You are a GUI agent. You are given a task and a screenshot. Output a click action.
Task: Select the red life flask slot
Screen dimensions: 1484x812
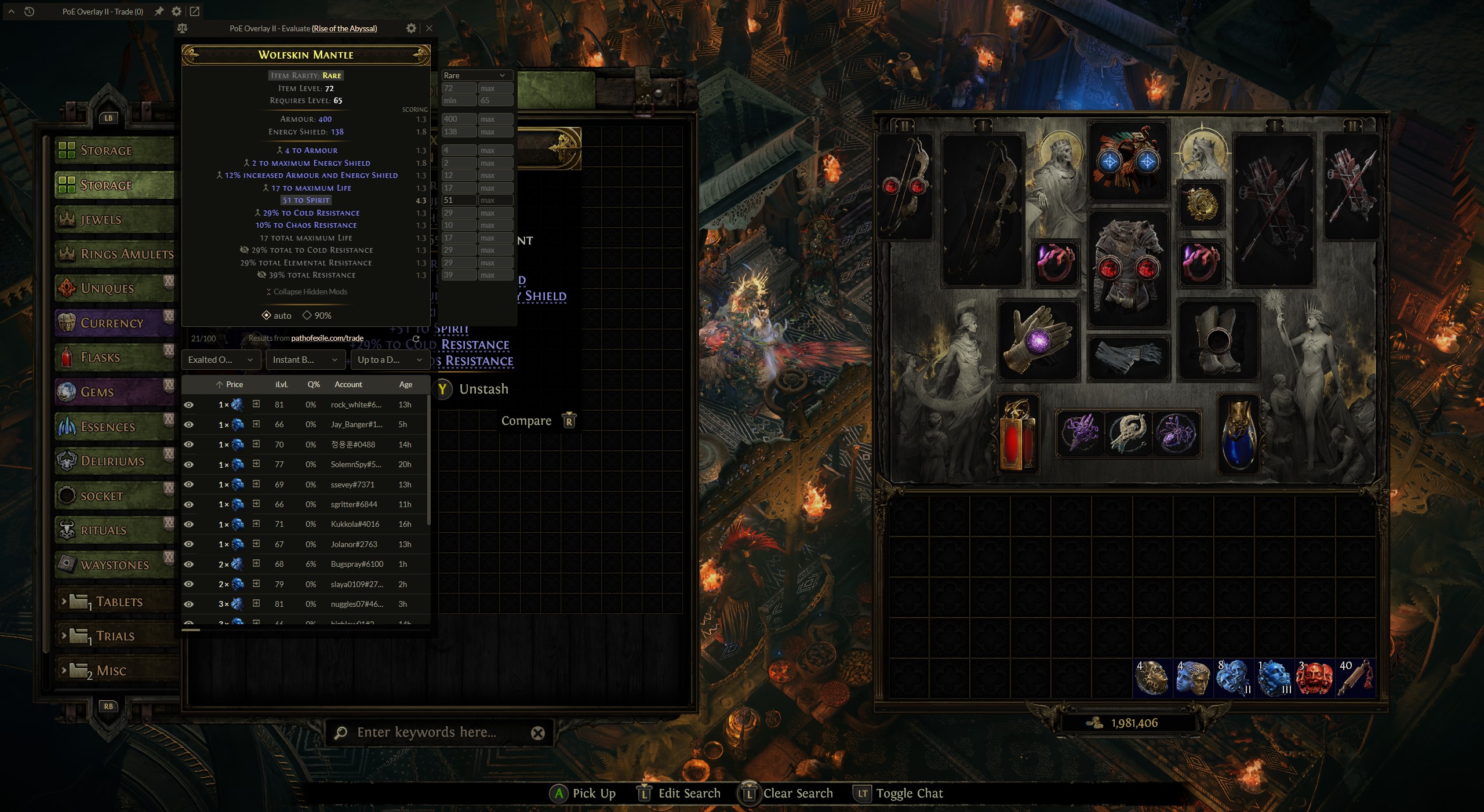pos(1017,434)
